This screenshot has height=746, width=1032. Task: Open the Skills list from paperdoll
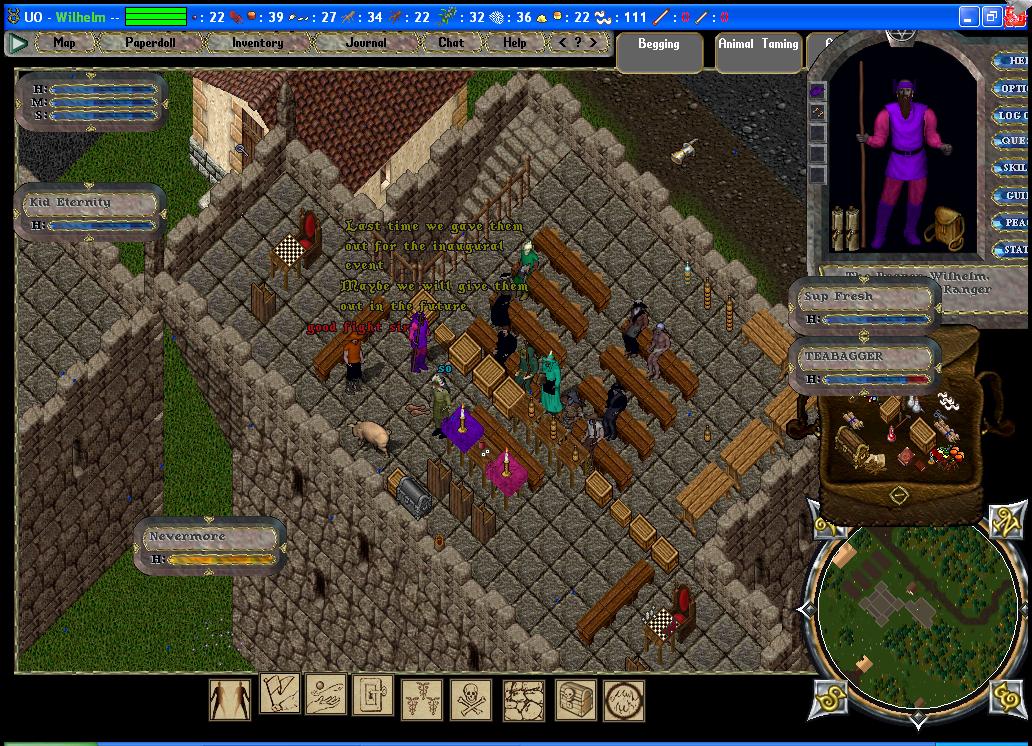[1013, 169]
